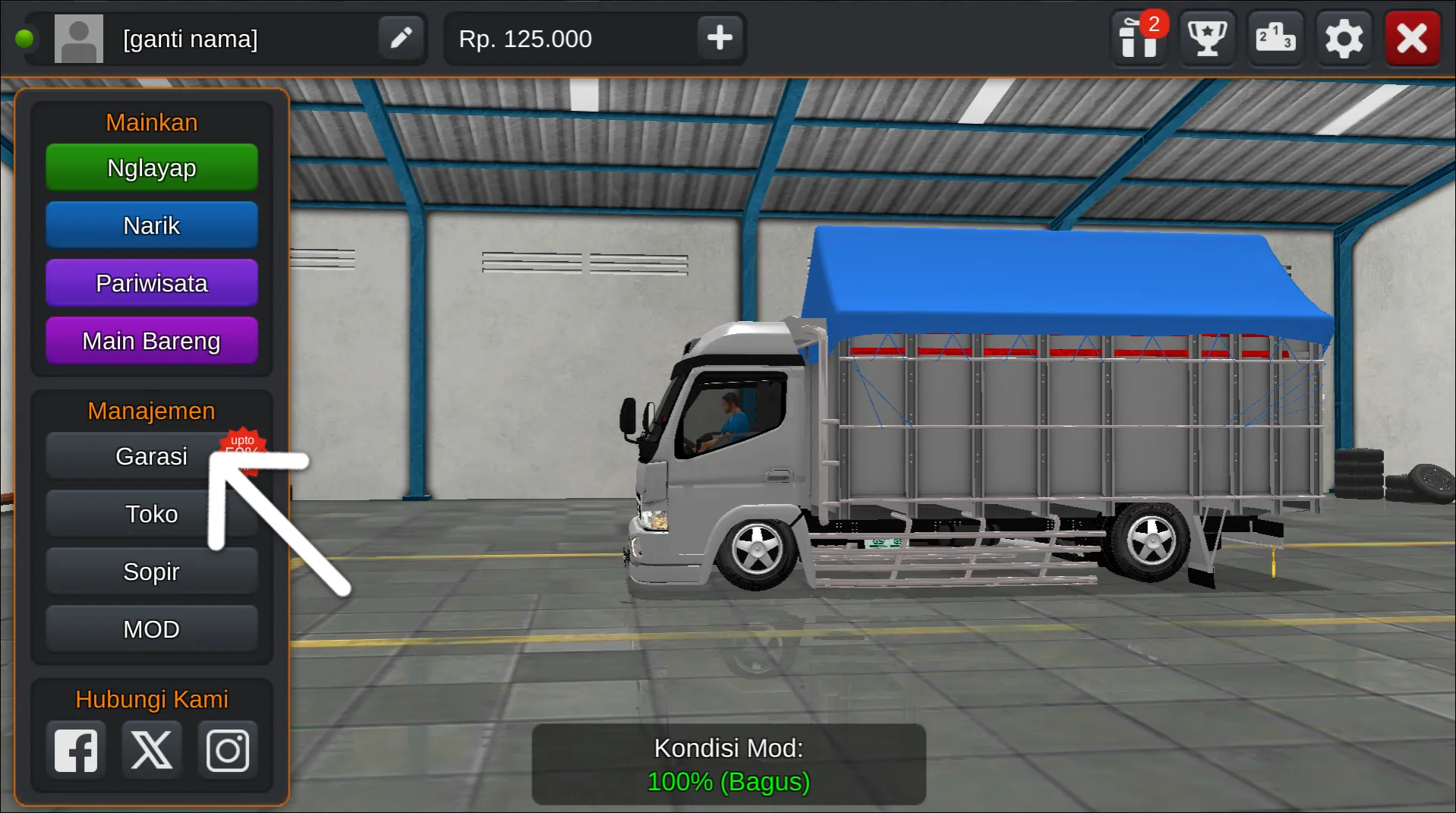
Task: Open Main Bareng multiplayer mode
Action: click(x=151, y=340)
